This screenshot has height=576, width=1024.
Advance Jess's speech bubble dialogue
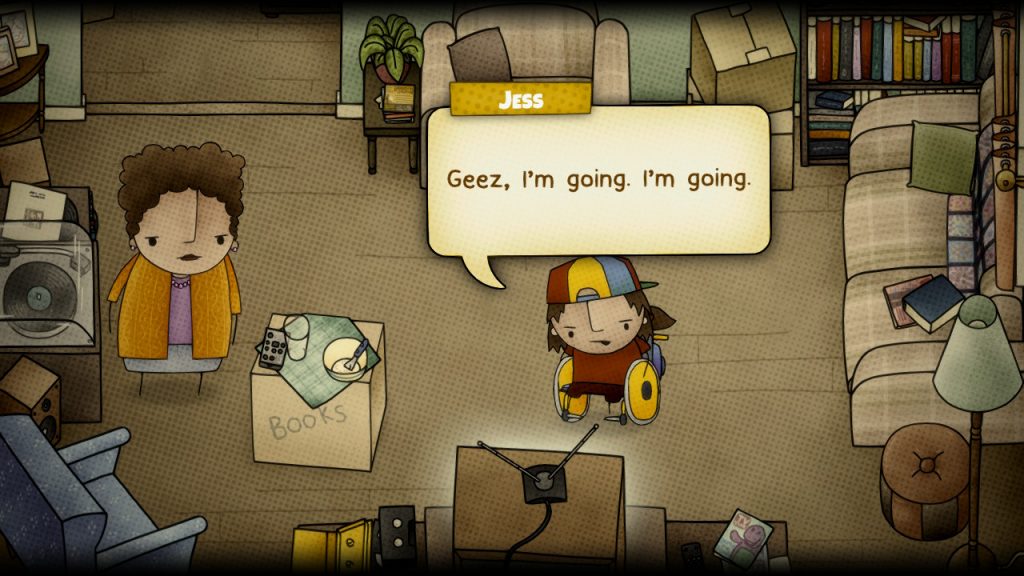click(x=598, y=181)
